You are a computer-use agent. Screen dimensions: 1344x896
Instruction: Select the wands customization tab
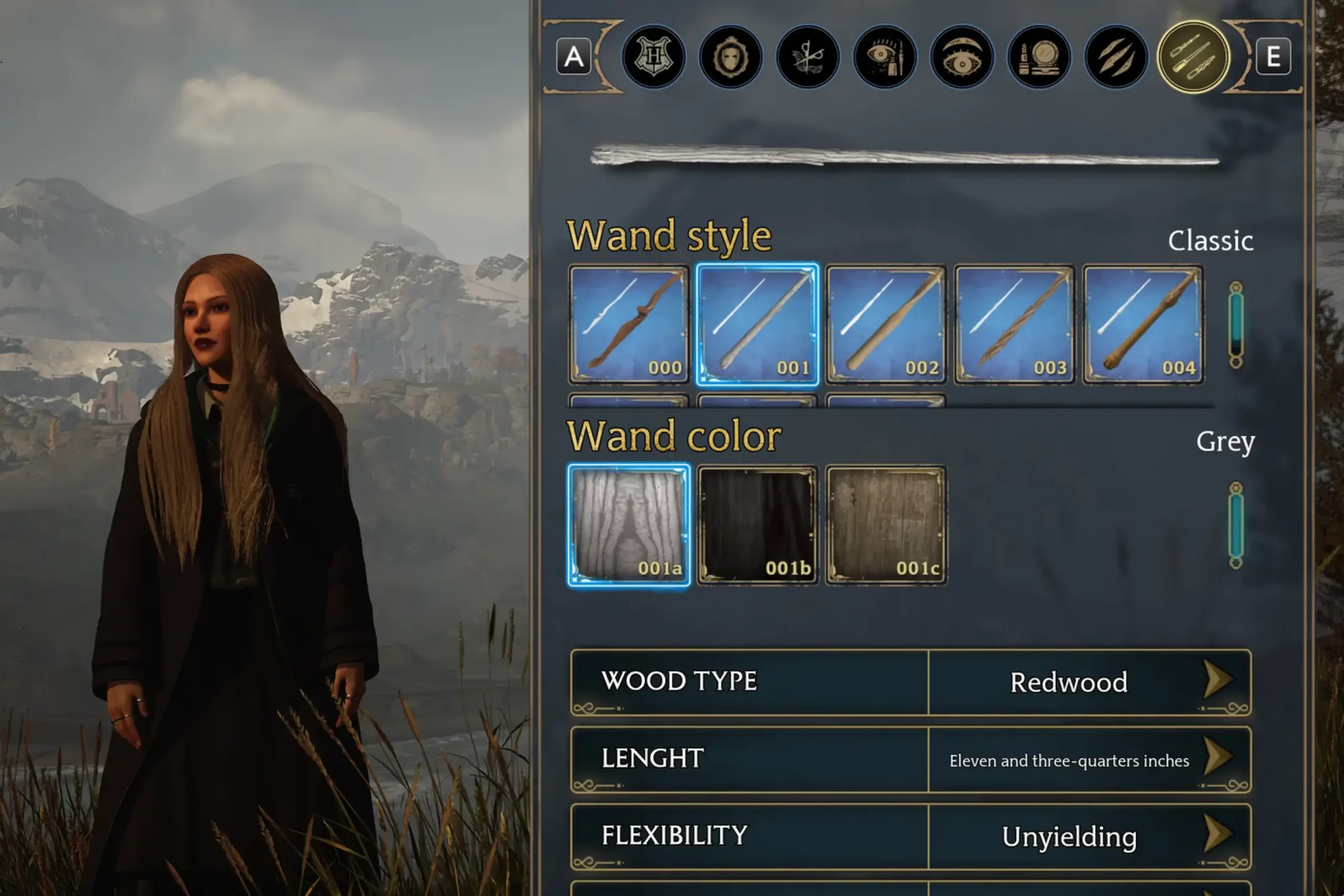(1193, 57)
